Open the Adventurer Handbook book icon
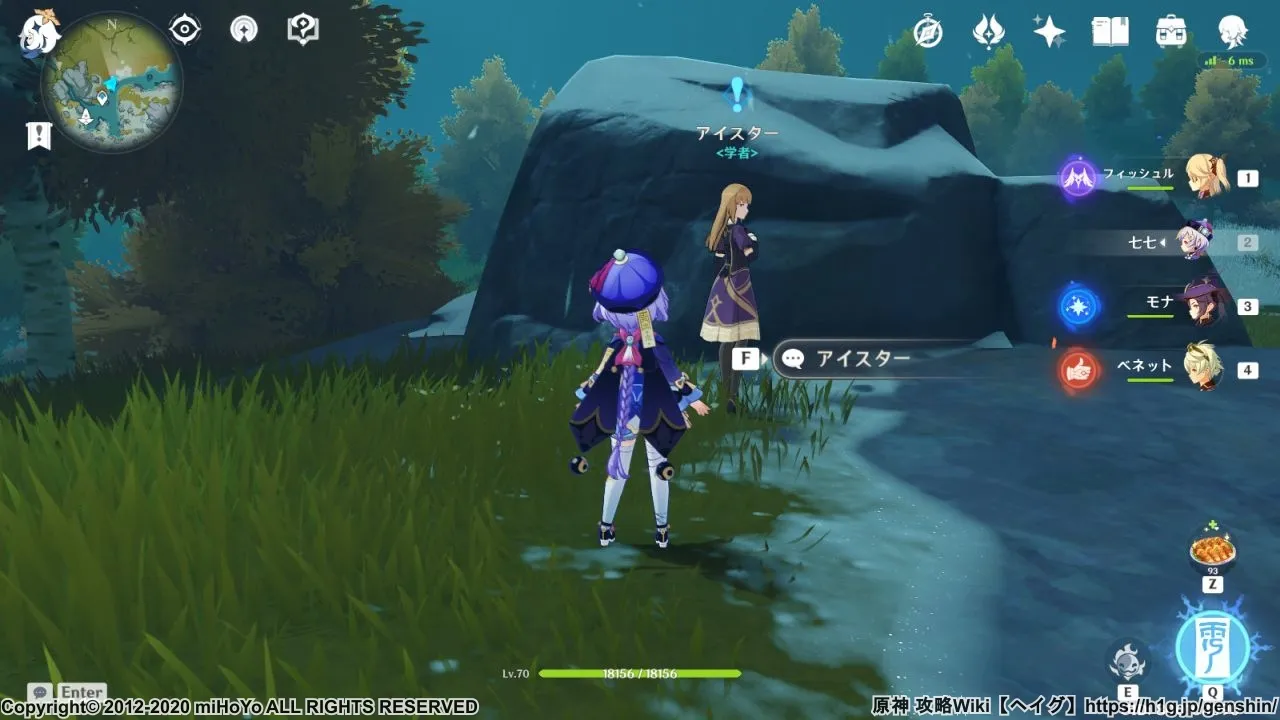This screenshot has height=720, width=1280. tap(1110, 32)
